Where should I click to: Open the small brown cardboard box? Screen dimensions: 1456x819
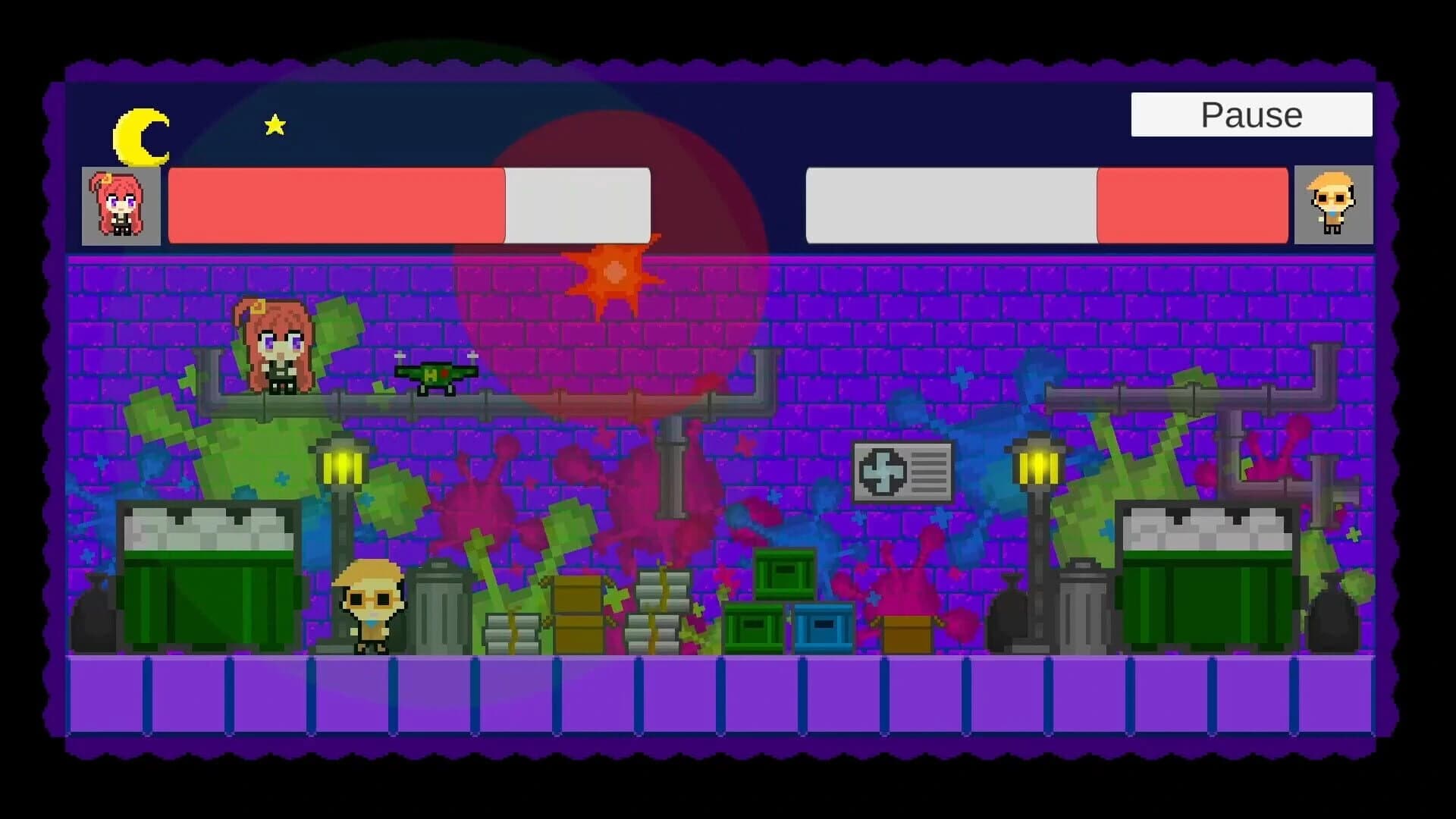pyautogui.click(x=909, y=635)
